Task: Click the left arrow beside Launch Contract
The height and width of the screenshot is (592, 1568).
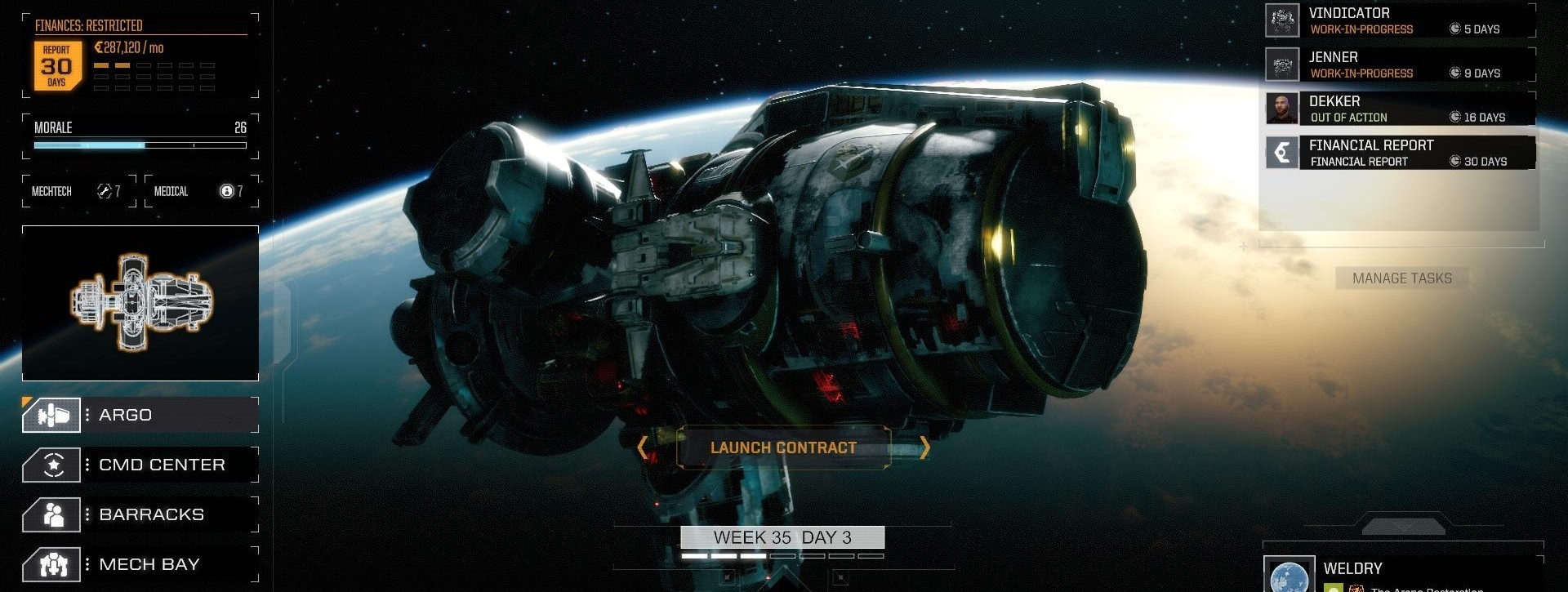Action: [x=642, y=447]
